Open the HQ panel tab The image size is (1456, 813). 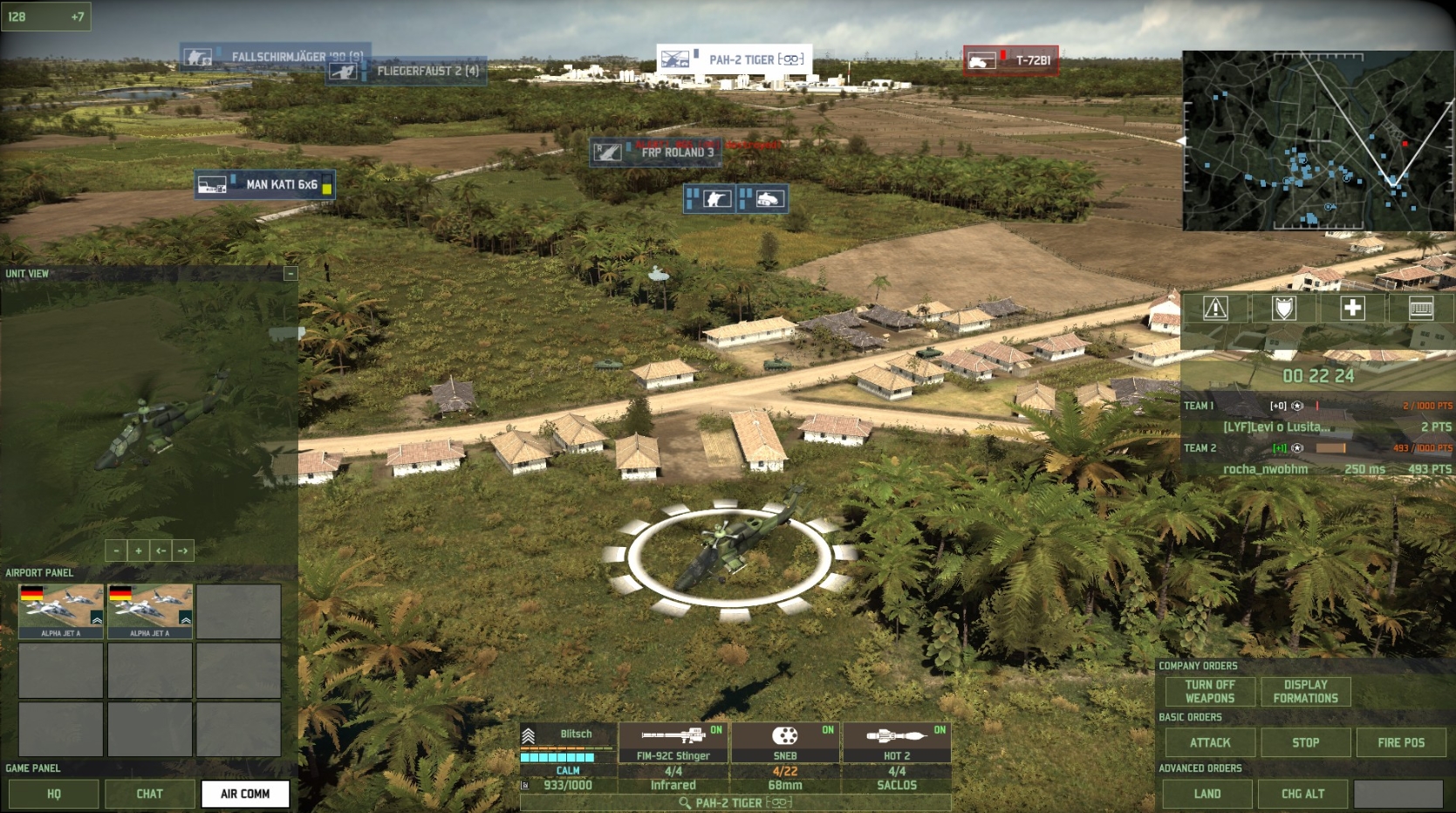point(53,794)
